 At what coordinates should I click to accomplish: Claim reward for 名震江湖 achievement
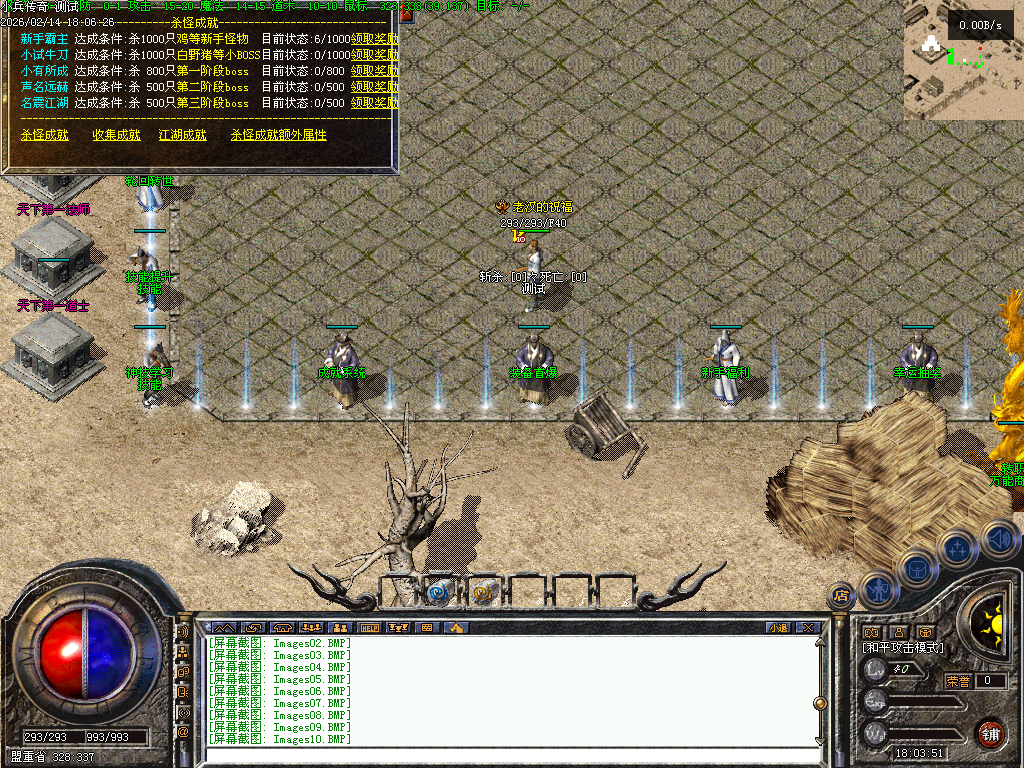(x=374, y=102)
